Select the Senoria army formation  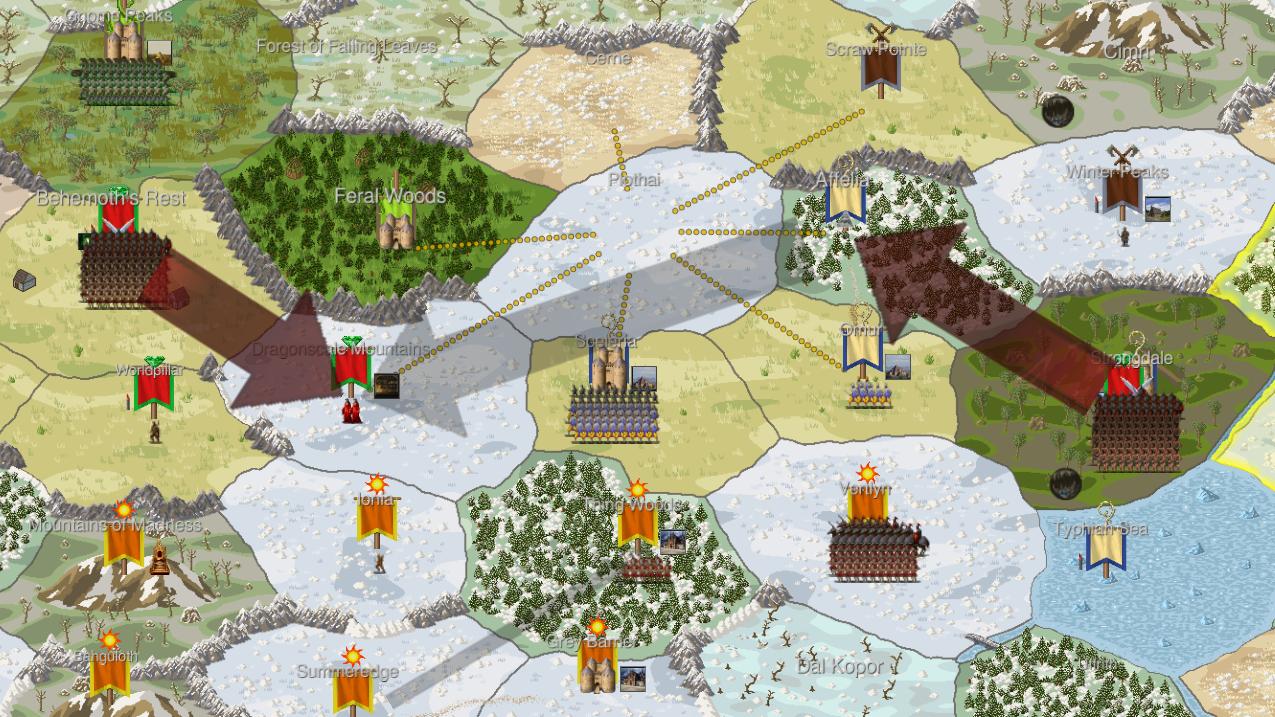[613, 414]
